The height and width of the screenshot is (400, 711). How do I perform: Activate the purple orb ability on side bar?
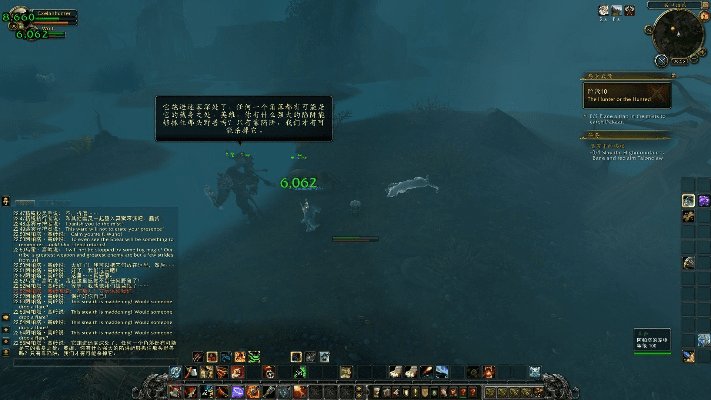click(703, 200)
